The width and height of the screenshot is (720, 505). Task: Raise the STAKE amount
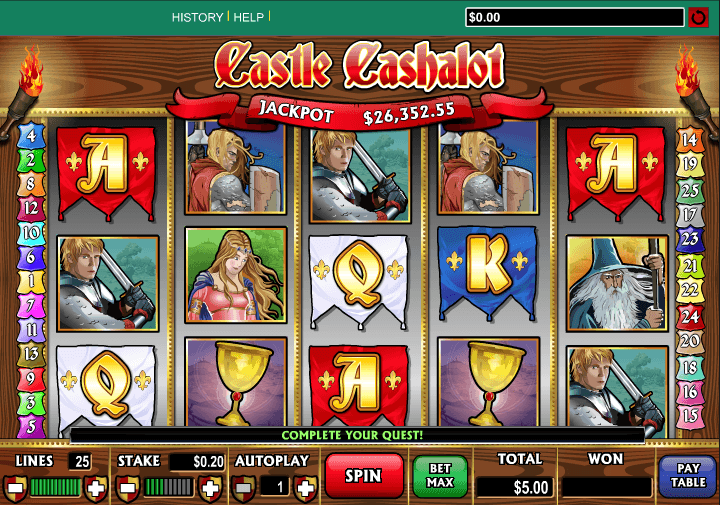[x=208, y=488]
